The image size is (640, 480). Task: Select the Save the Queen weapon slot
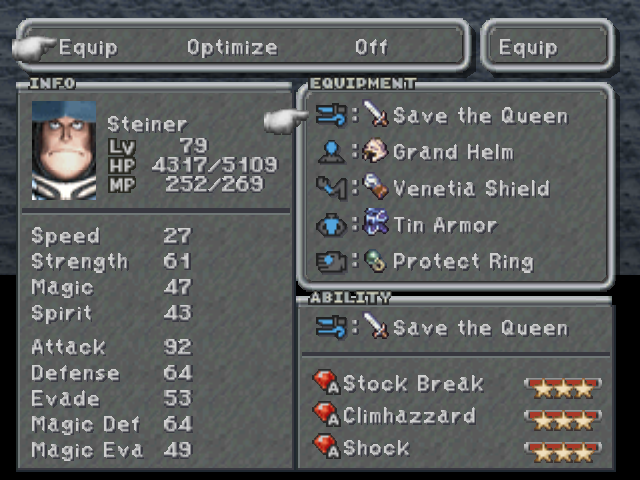(x=479, y=116)
